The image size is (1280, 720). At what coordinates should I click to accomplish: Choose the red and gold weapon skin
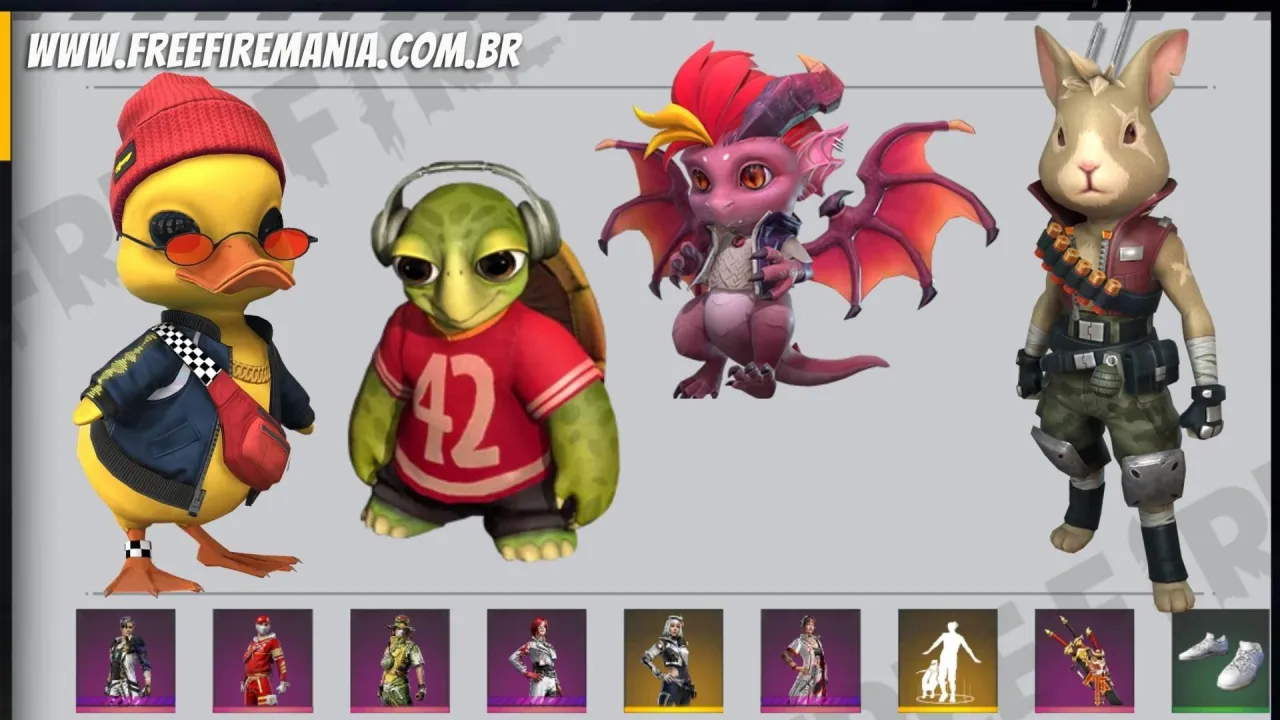click(x=1084, y=660)
